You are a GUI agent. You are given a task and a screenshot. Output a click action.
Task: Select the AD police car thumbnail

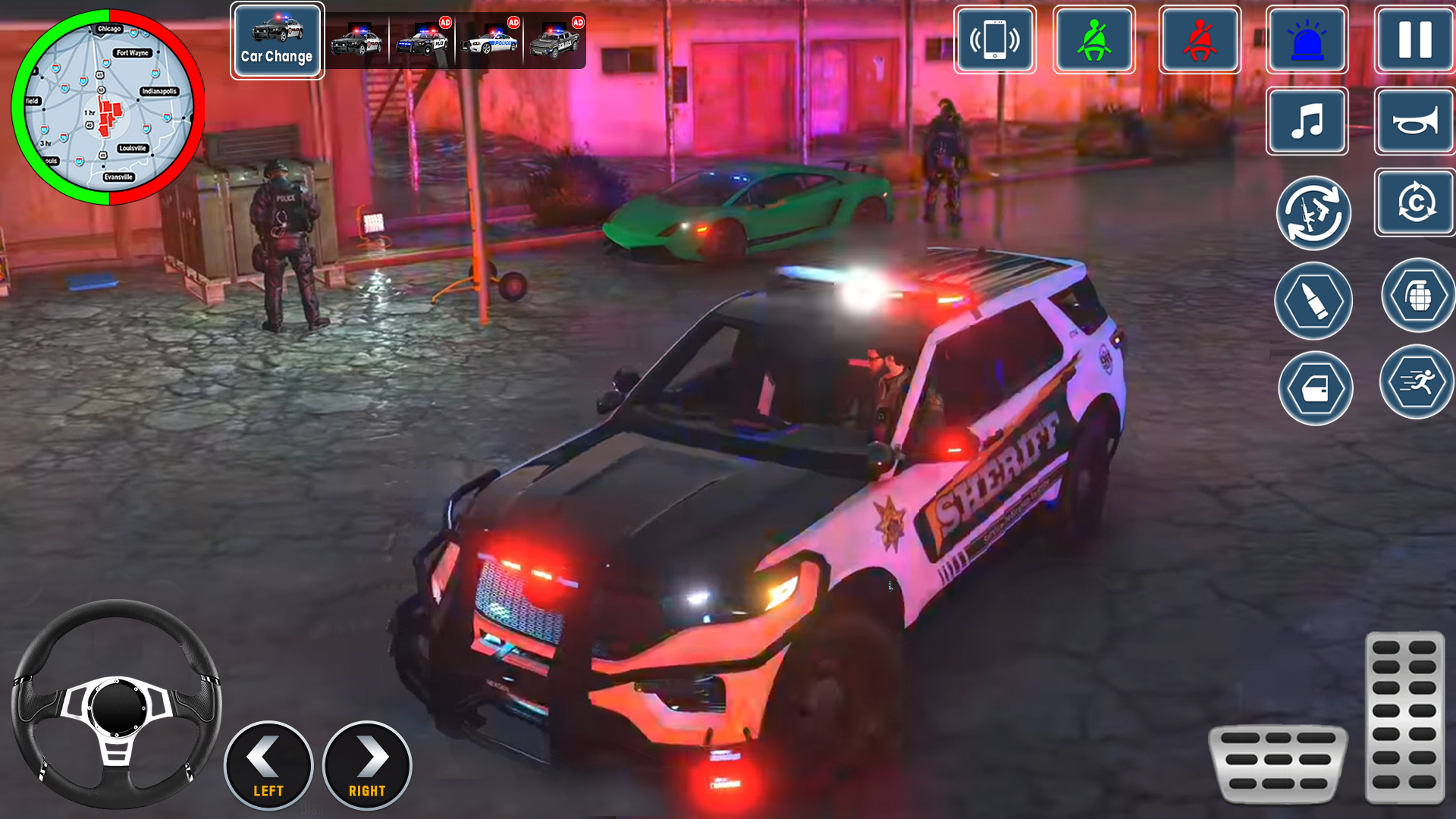(x=421, y=41)
